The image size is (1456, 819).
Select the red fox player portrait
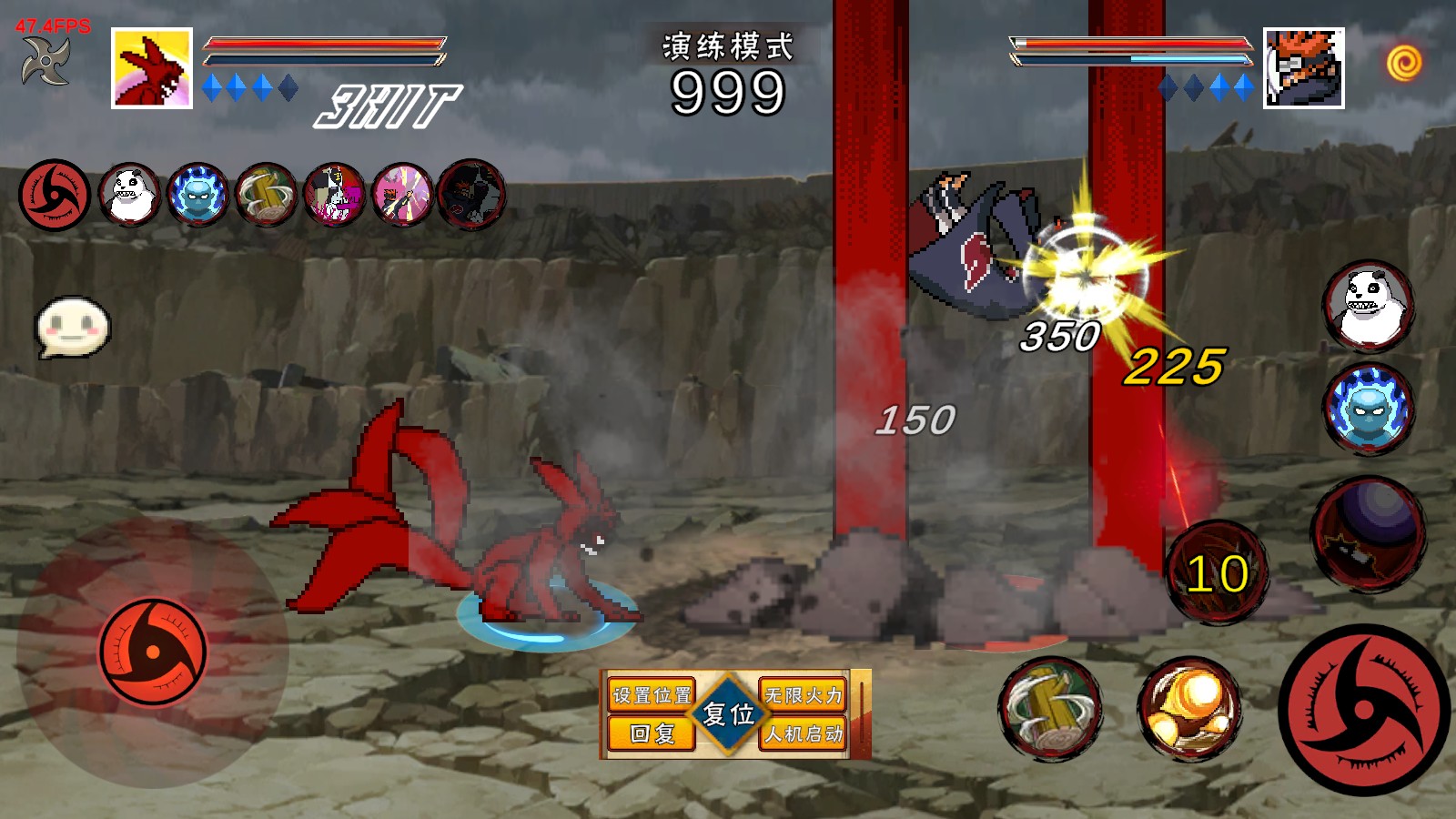point(152,68)
